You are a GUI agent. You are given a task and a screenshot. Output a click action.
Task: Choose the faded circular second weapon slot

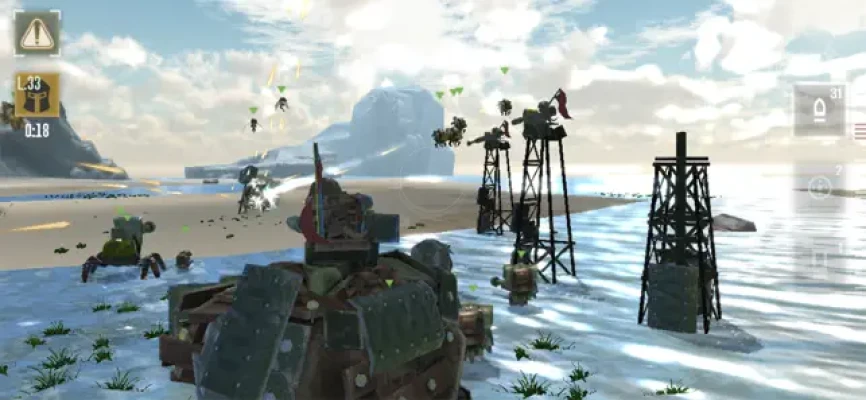click(x=820, y=186)
